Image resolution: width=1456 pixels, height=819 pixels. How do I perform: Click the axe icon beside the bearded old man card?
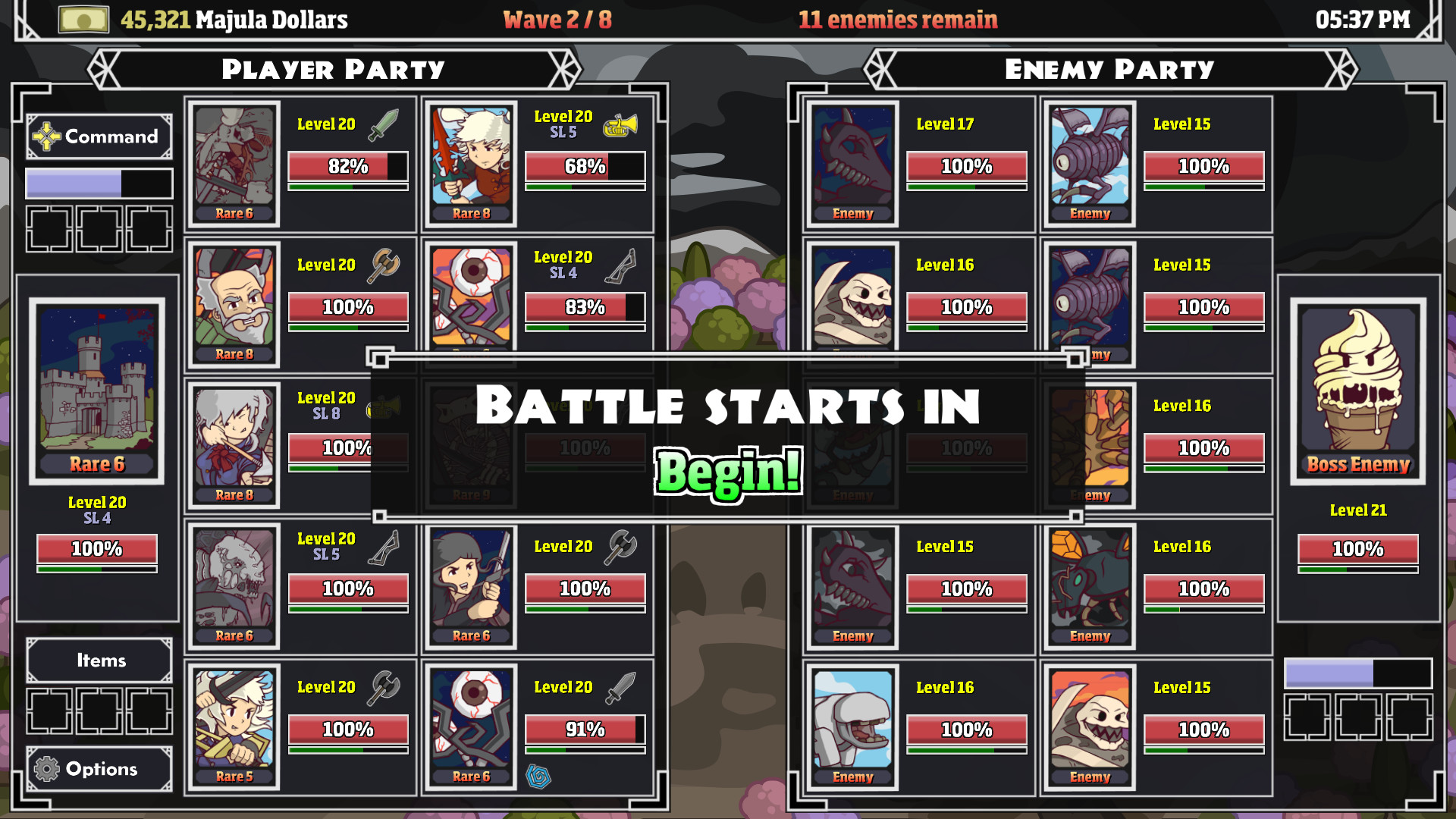[384, 265]
